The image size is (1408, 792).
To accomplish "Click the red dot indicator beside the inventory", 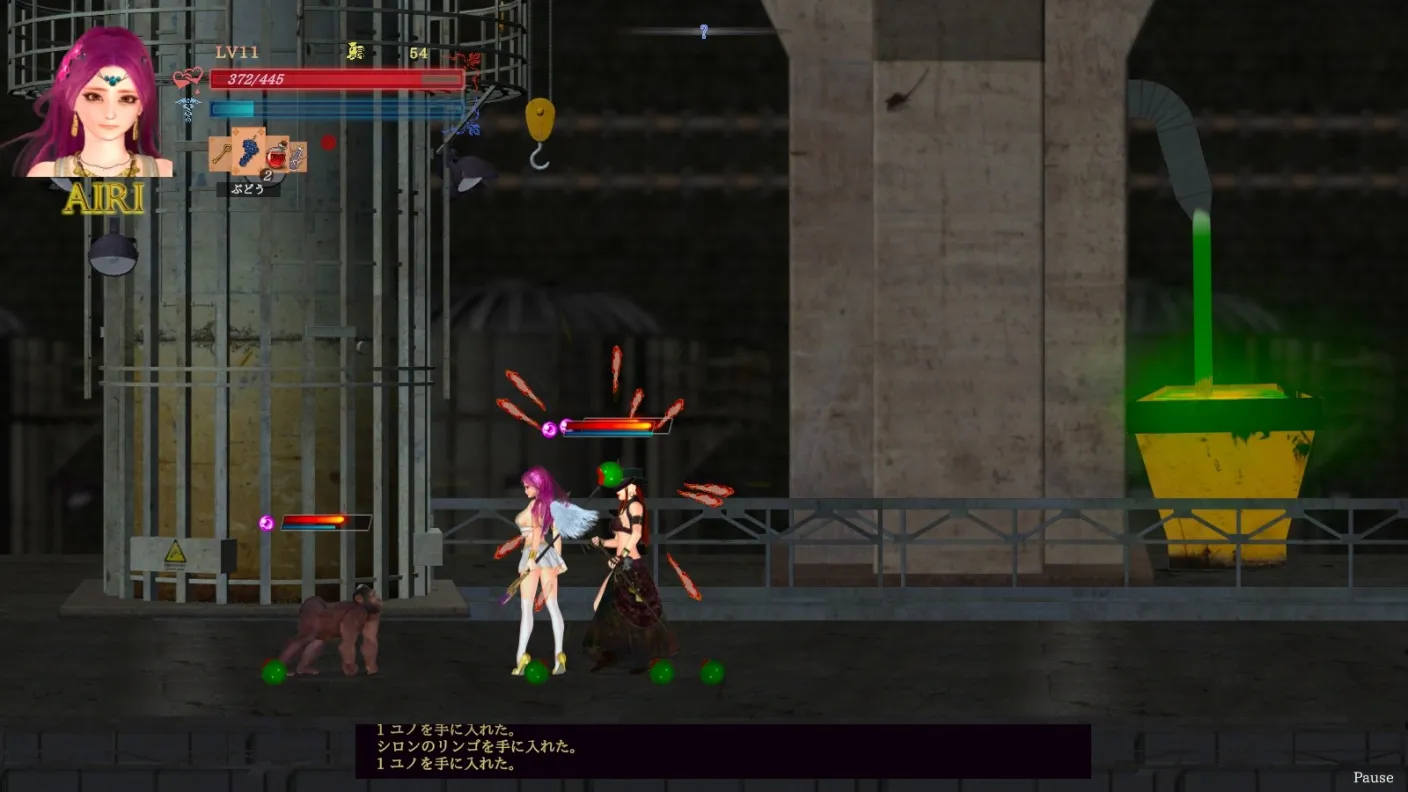I will click(x=329, y=143).
